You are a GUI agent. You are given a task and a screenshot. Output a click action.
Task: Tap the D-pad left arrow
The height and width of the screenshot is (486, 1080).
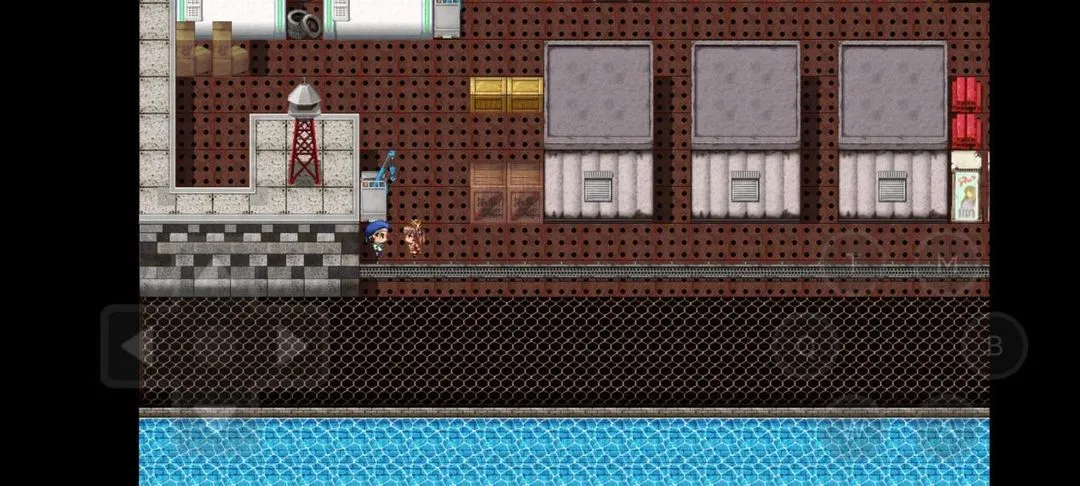(x=132, y=346)
